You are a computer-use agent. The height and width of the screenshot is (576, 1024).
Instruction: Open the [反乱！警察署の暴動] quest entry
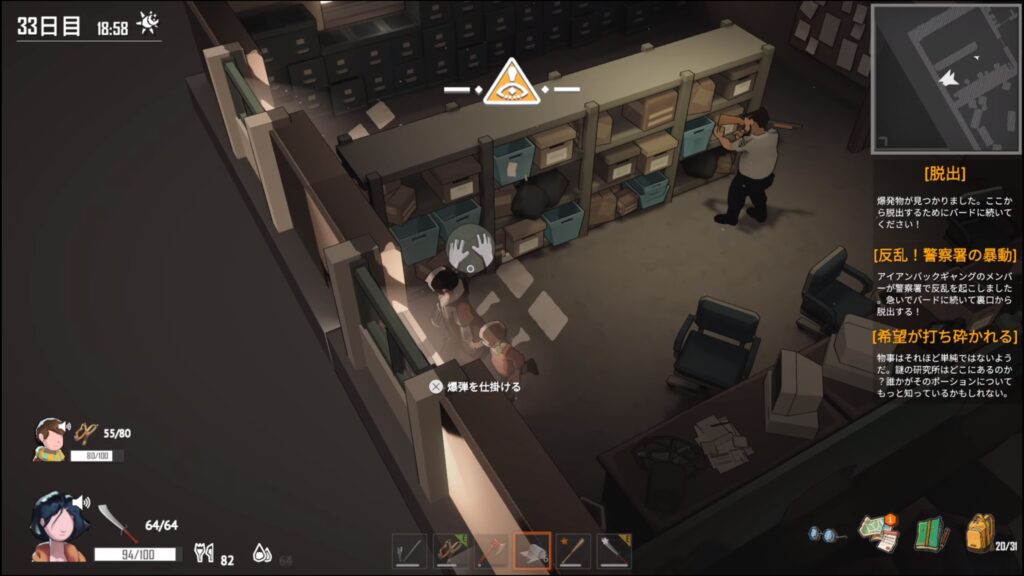coord(944,254)
